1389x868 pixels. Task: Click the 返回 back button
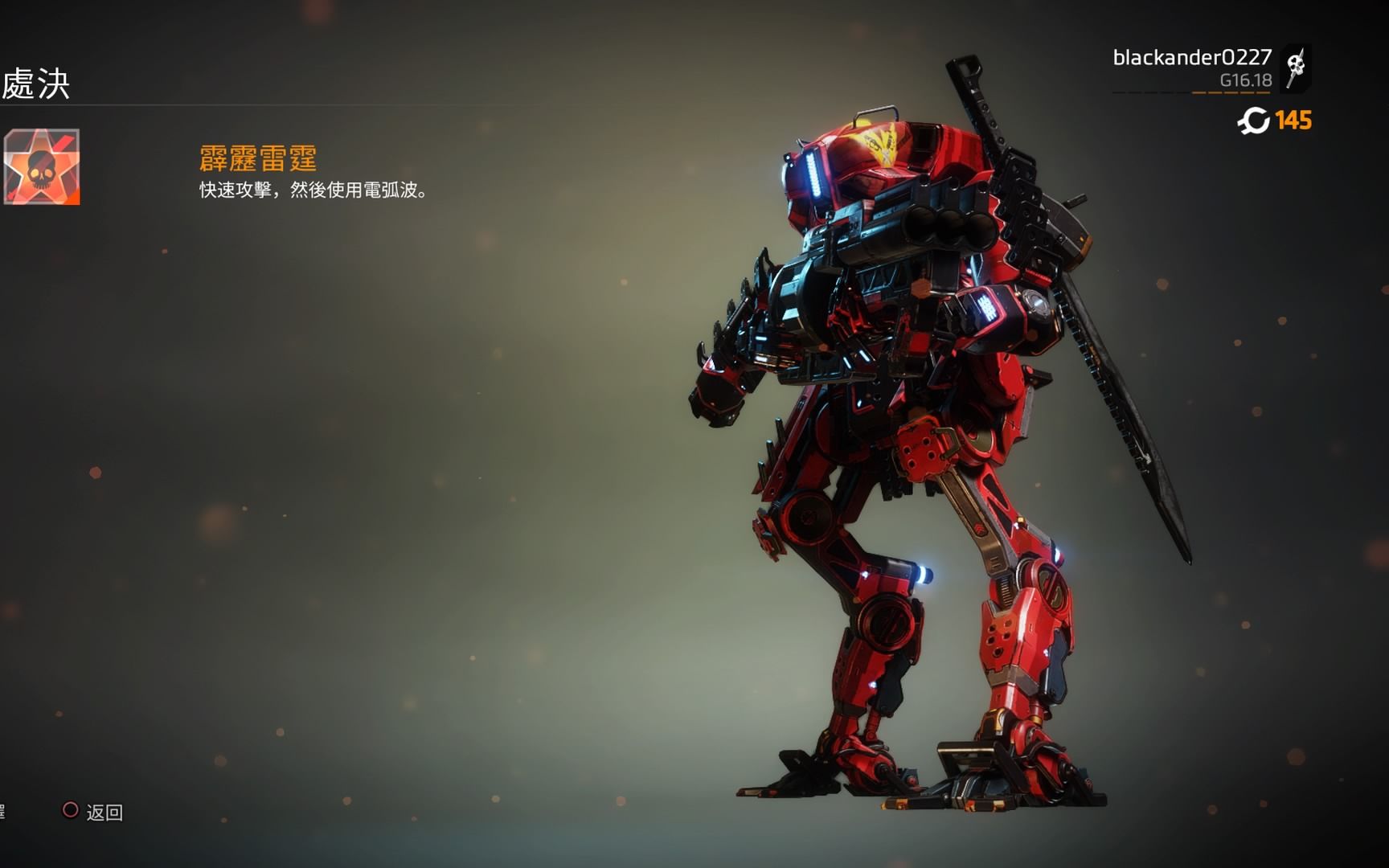(x=93, y=812)
